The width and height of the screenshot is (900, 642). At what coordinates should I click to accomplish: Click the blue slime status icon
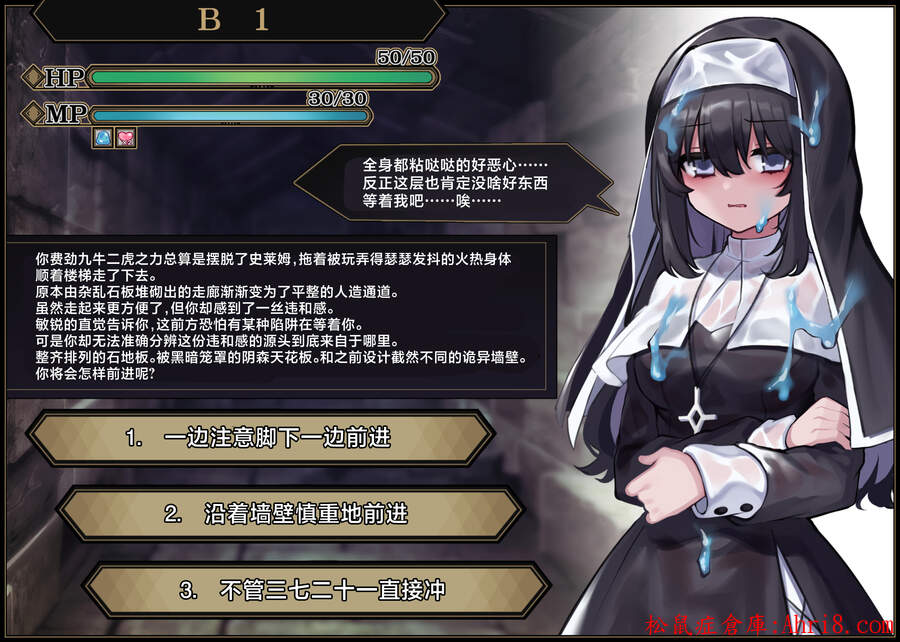pyautogui.click(x=103, y=138)
